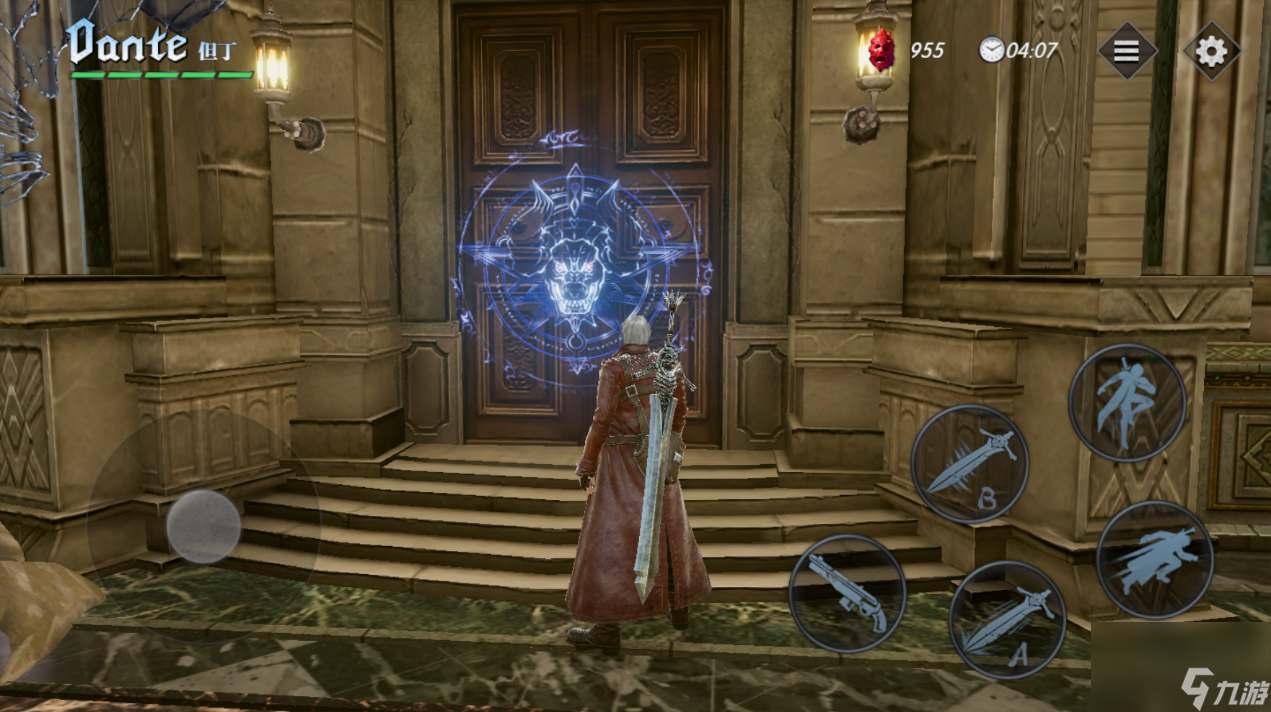Touch the virtual movement joystick knob
This screenshot has height=712, width=1271.
tap(203, 526)
